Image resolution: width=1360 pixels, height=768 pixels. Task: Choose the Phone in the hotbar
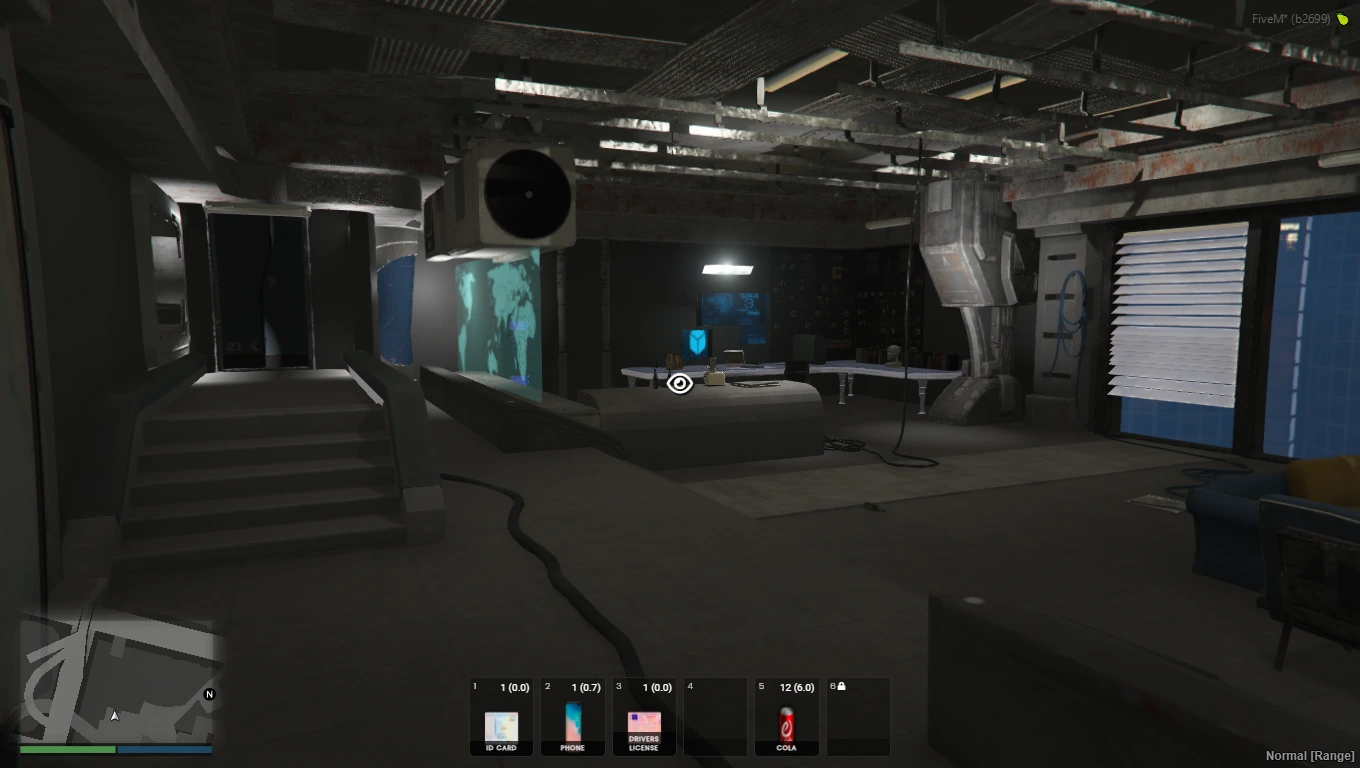573,717
